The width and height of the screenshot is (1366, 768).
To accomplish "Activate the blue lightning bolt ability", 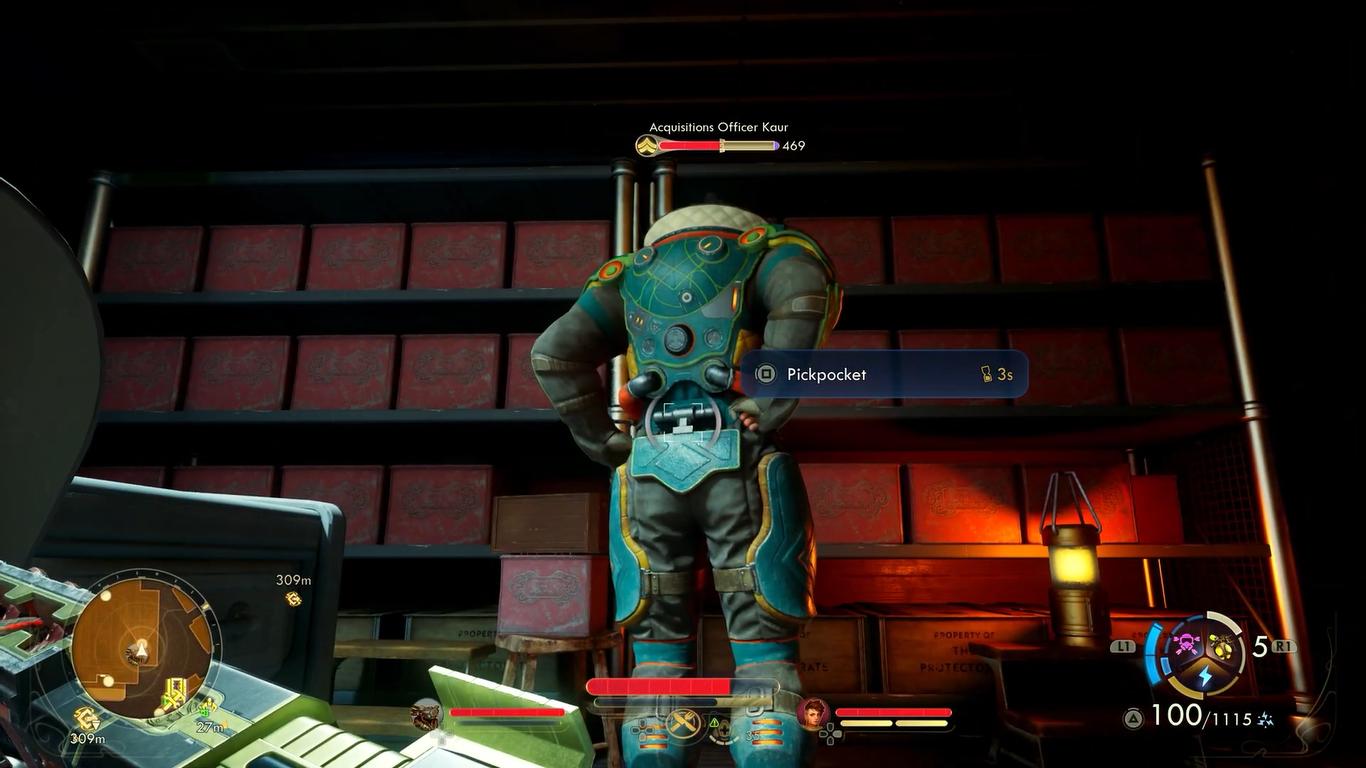I will [x=1205, y=677].
